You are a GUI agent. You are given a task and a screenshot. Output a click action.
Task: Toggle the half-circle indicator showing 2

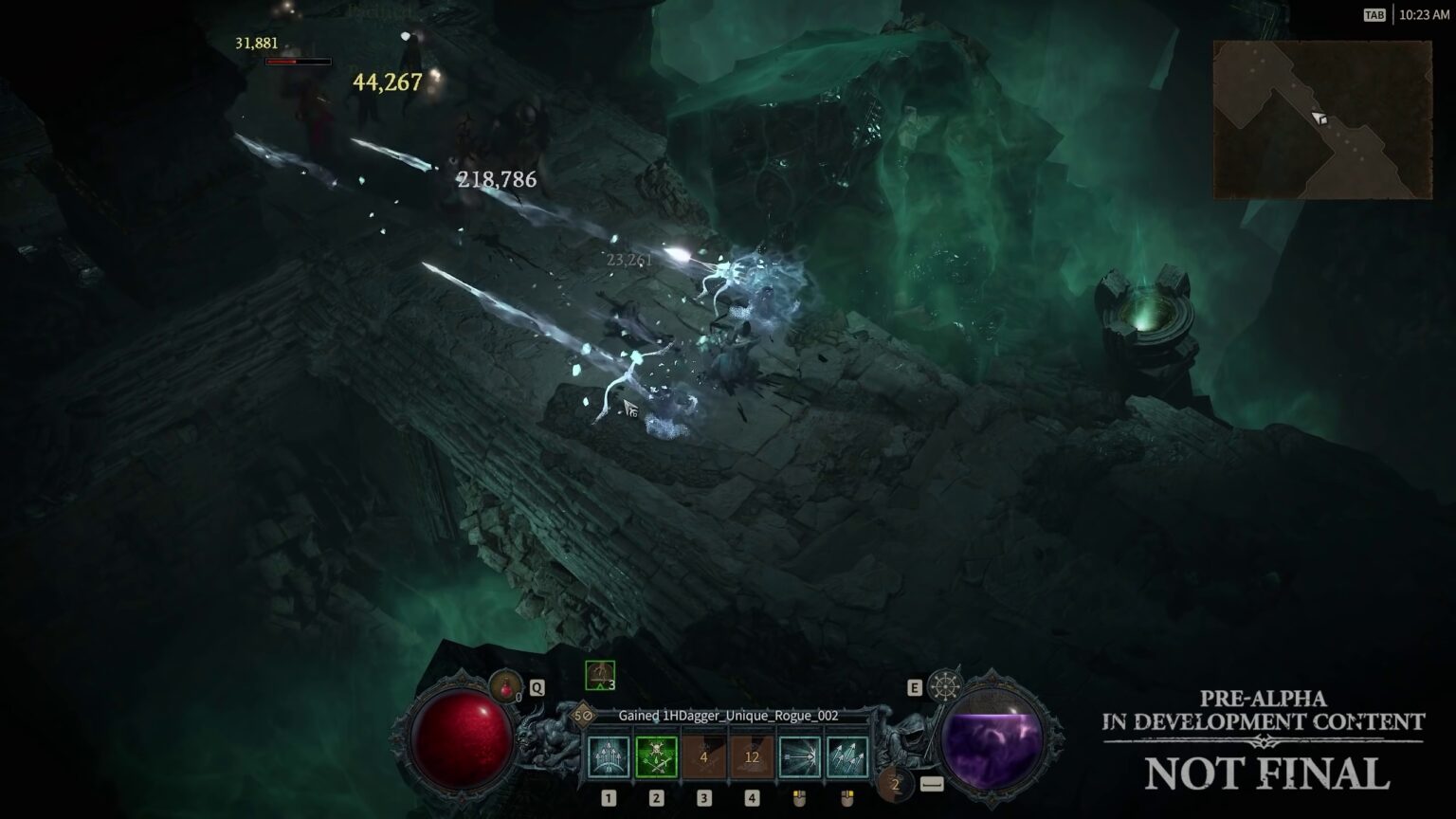tap(896, 784)
